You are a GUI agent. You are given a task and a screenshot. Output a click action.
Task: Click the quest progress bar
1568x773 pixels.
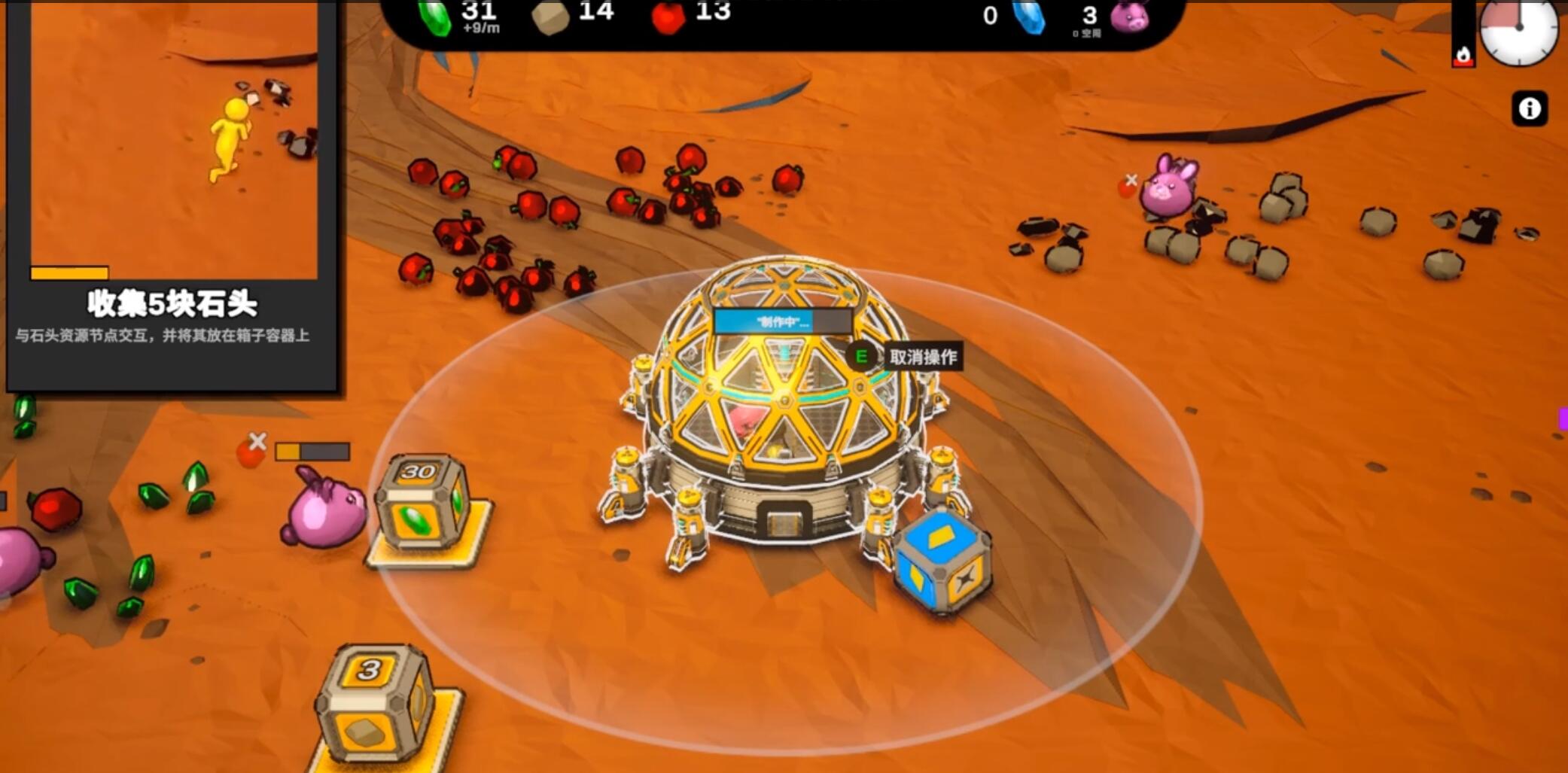pos(68,272)
